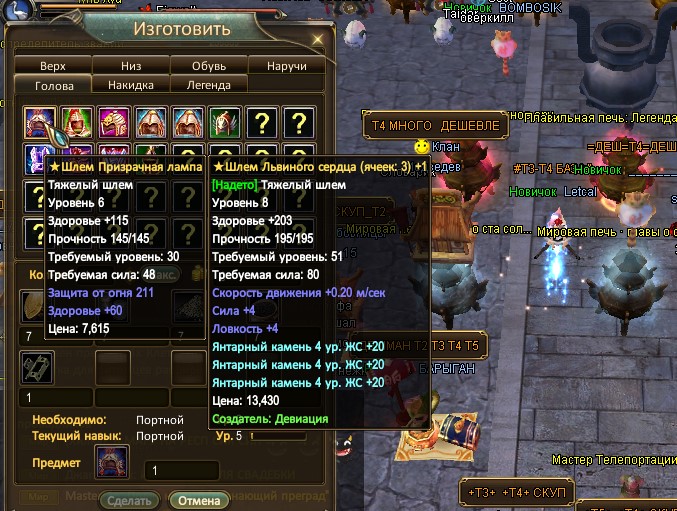Switch to the Верх category tab
This screenshot has width=677, height=511.
[53, 66]
